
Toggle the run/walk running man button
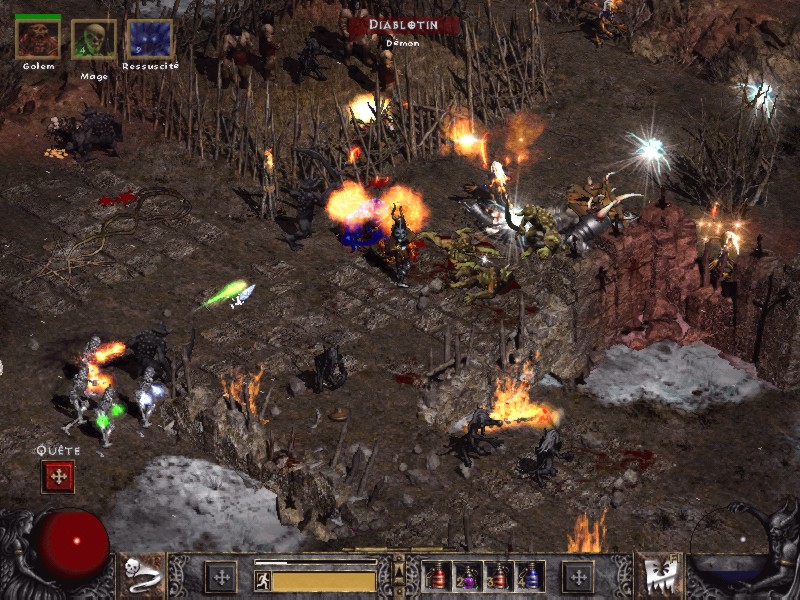click(263, 580)
